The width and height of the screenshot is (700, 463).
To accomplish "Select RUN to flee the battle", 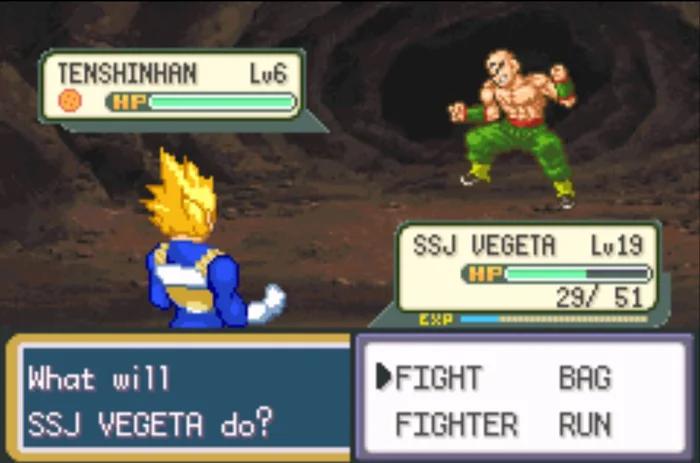I will tap(584, 424).
